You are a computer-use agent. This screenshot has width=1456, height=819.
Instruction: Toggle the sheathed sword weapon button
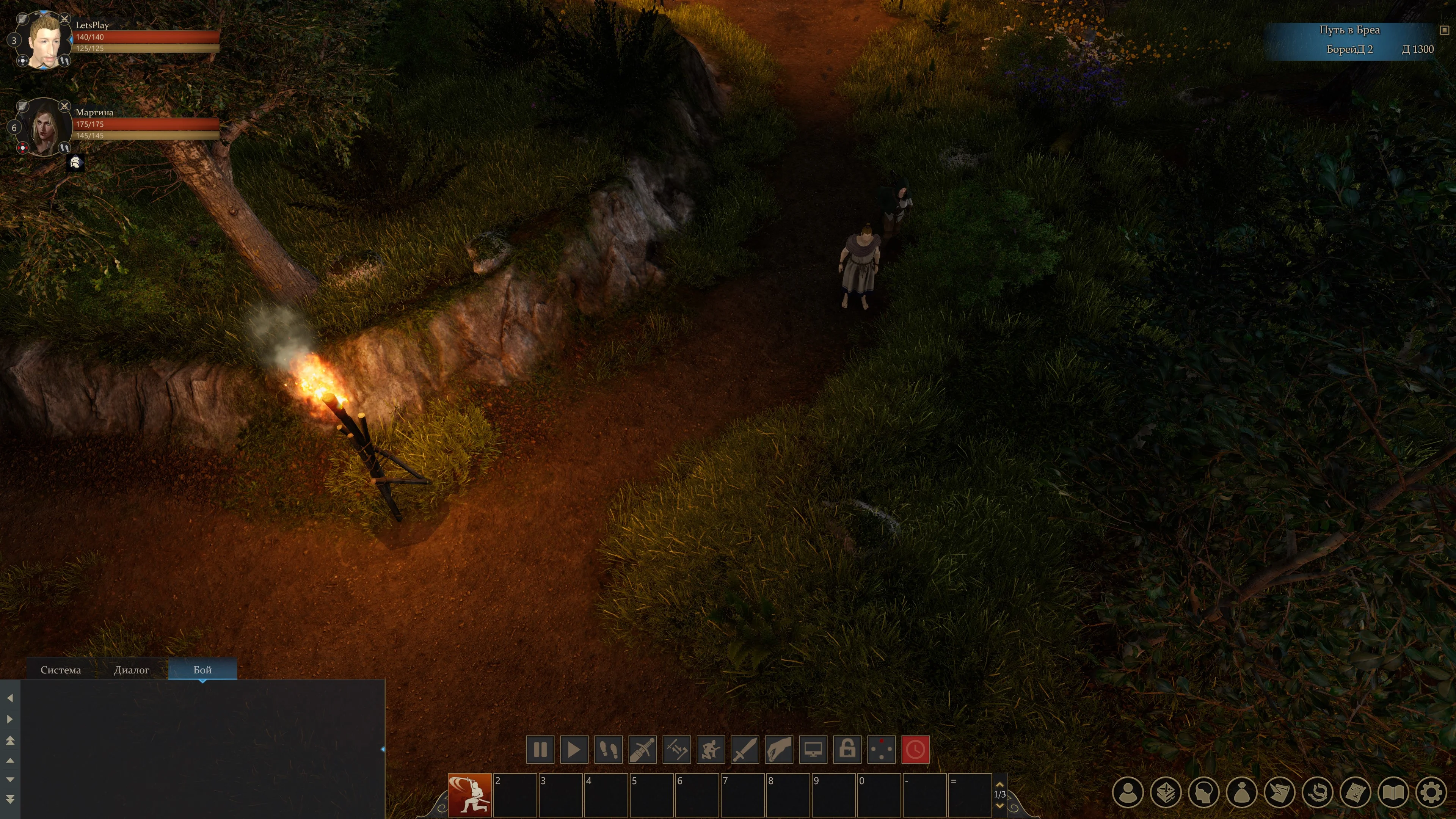(x=642, y=750)
